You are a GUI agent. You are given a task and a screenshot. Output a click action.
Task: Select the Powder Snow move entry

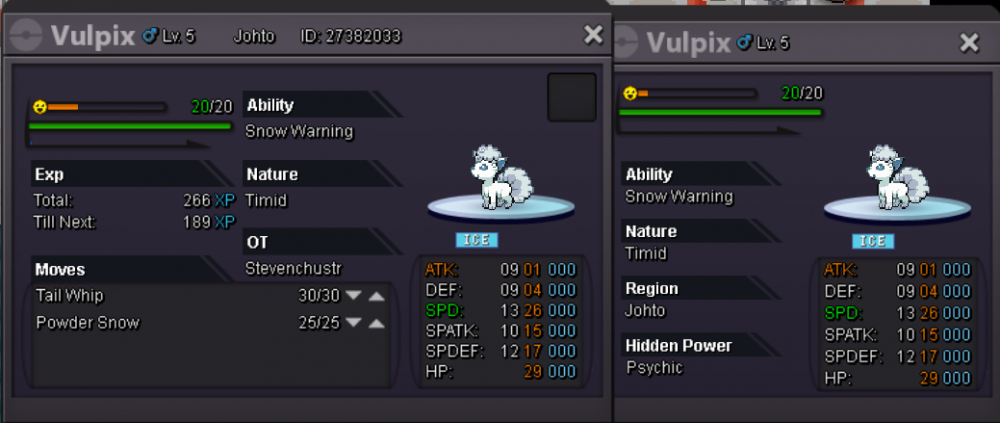(87, 323)
